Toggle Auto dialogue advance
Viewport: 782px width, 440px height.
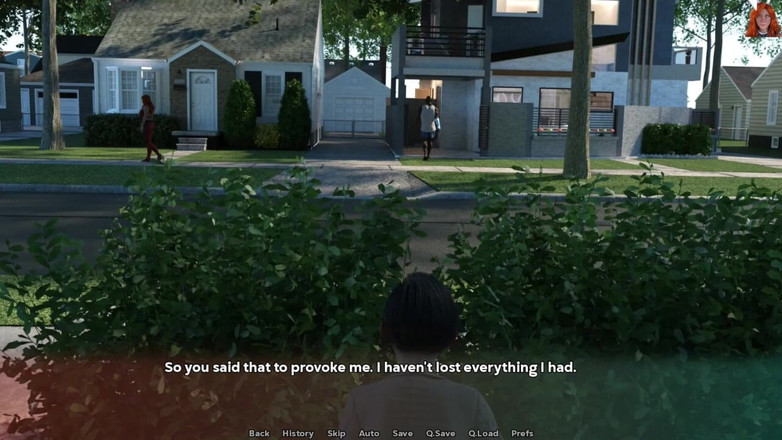(369, 433)
